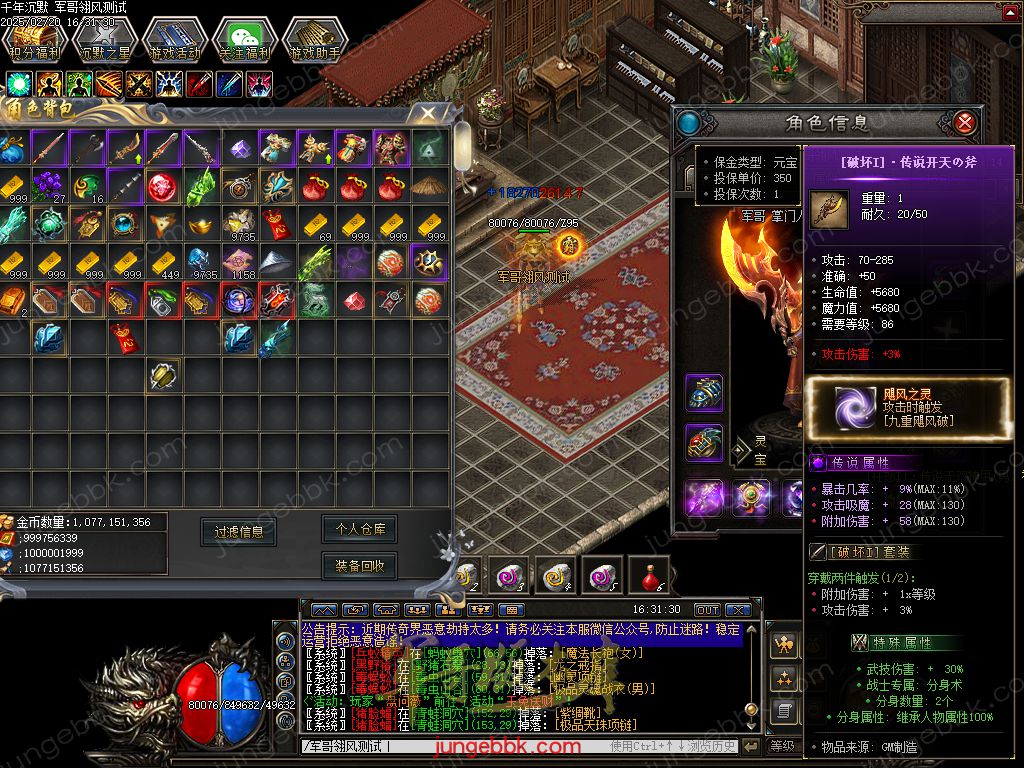The width and height of the screenshot is (1024, 768).
Task: Select the red ruby gem item
Action: tap(352, 299)
